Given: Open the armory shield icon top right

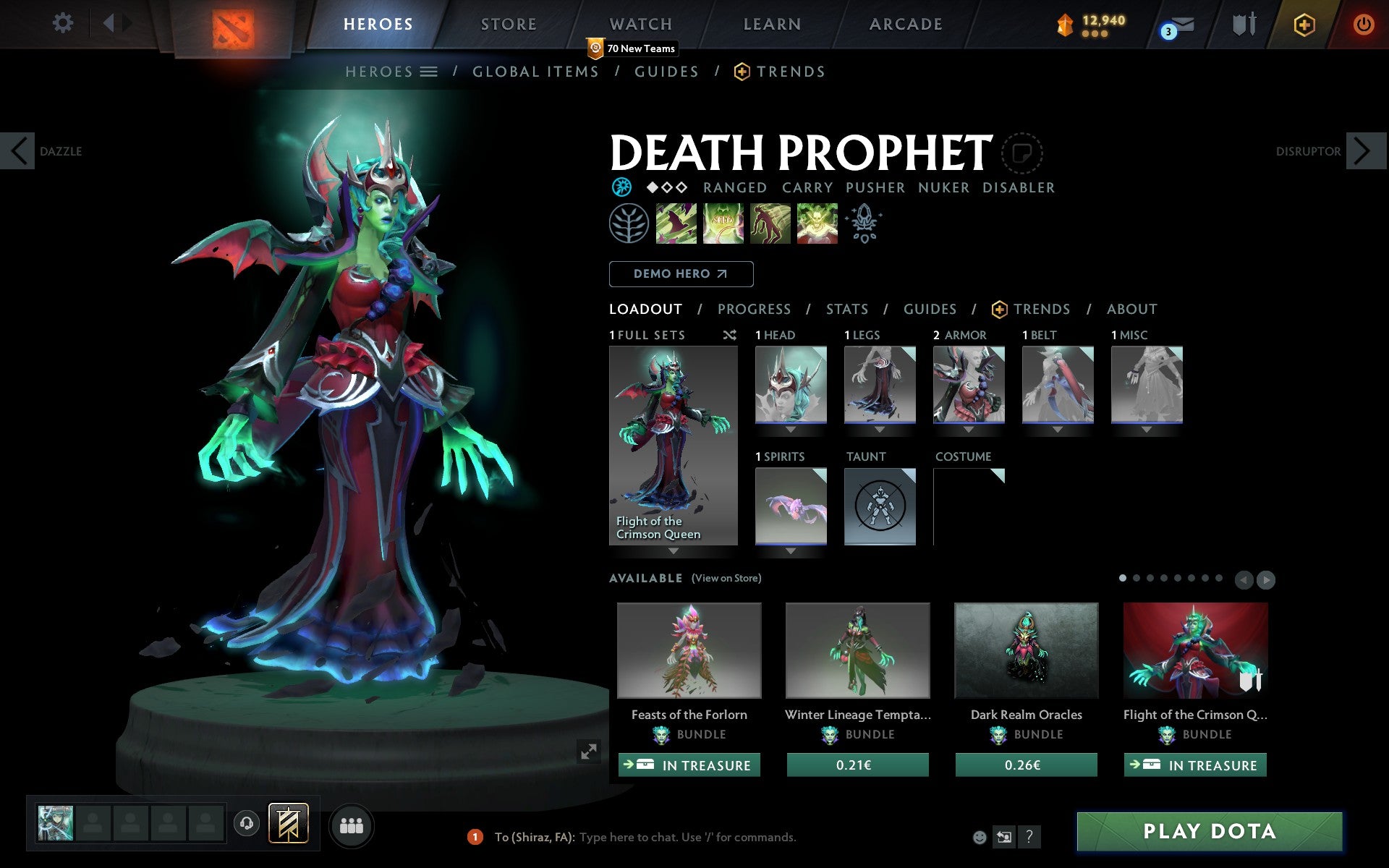Looking at the screenshot, I should pyautogui.click(x=1241, y=23).
